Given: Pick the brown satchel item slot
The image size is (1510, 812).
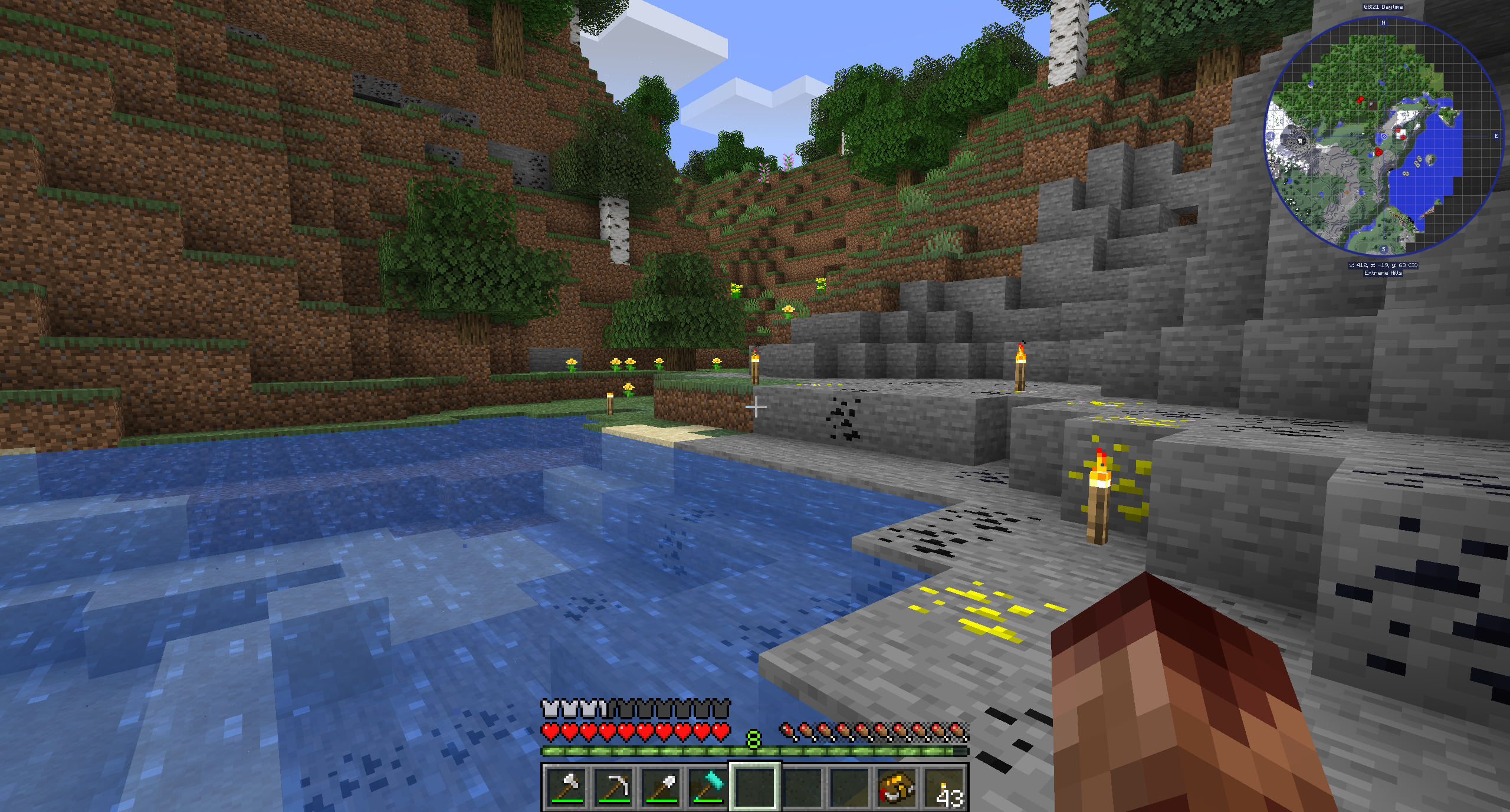Looking at the screenshot, I should coord(897,787).
